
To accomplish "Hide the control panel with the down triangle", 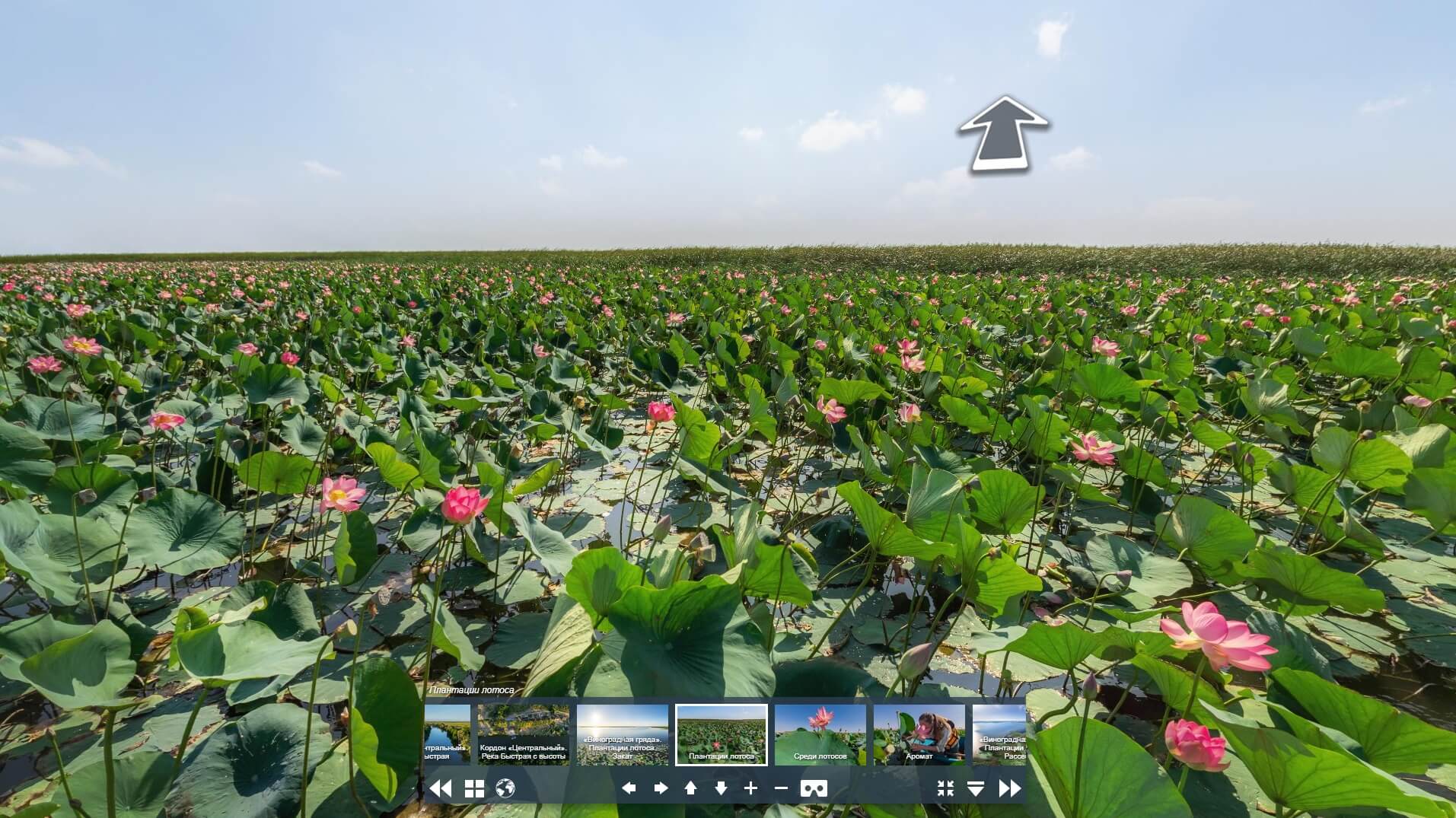I will [x=976, y=789].
